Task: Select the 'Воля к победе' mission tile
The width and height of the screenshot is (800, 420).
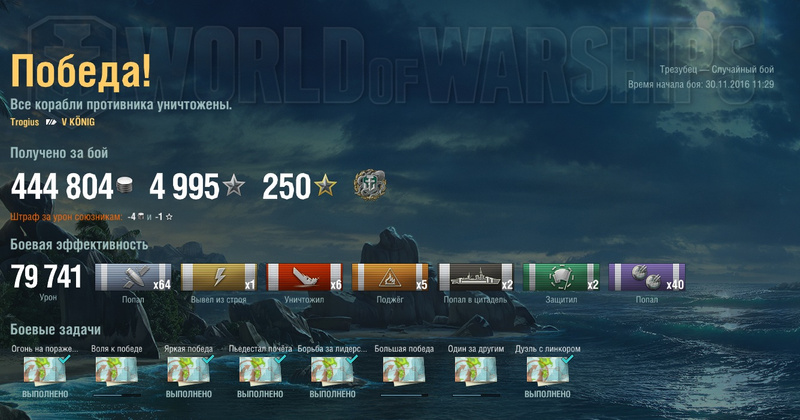Action: [117, 372]
